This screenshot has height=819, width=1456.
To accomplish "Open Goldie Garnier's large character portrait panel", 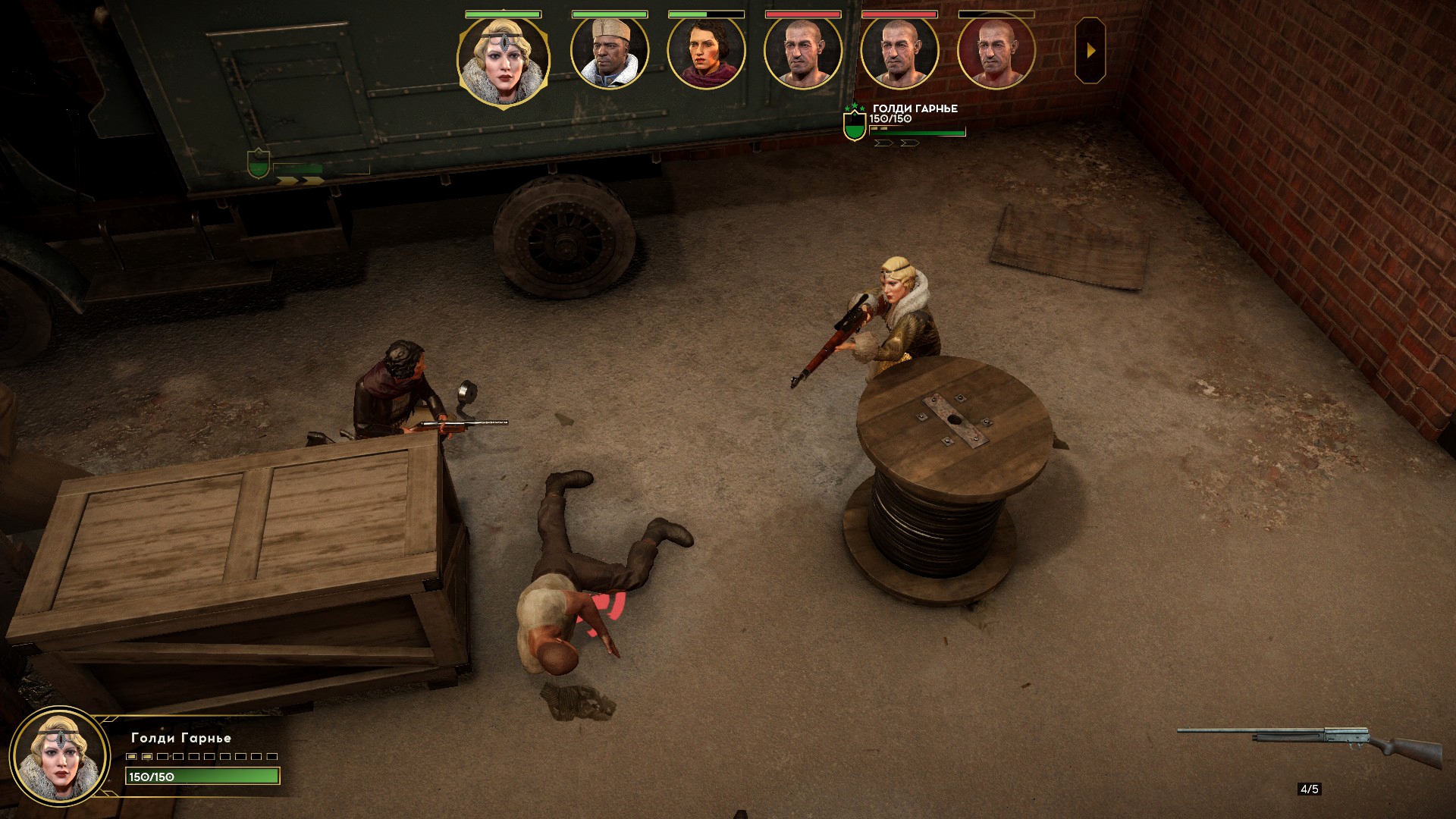I will tap(59, 757).
